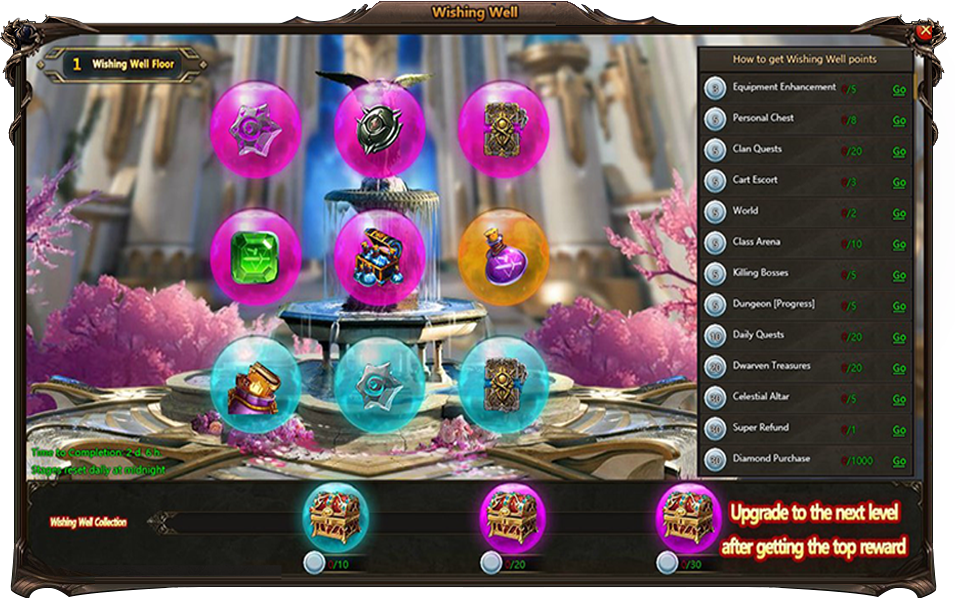Select the winged shield emblem bubble
The height and width of the screenshot is (598, 955).
(x=379, y=130)
